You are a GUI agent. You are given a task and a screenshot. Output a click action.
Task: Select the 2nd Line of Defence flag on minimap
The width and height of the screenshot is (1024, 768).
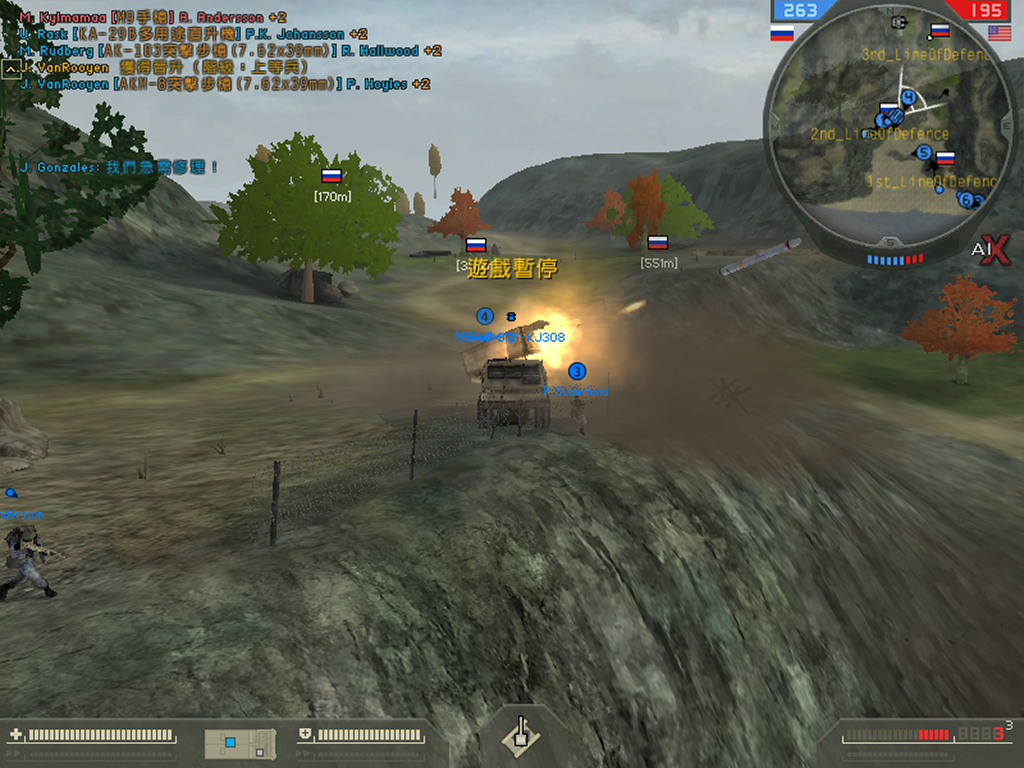pos(888,110)
